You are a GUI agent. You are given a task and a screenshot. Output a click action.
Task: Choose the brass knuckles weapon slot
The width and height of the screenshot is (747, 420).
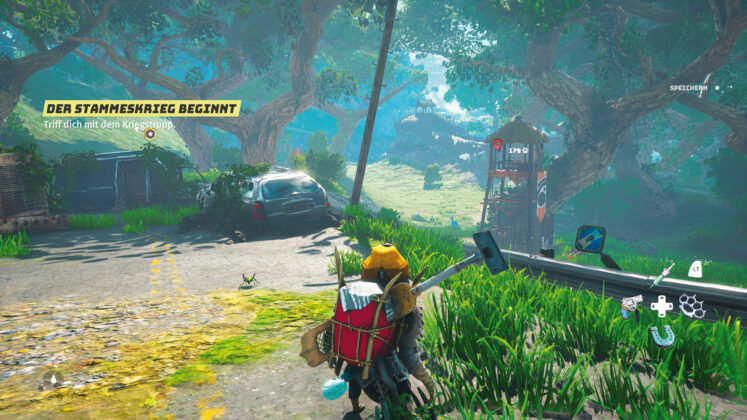click(x=692, y=304)
